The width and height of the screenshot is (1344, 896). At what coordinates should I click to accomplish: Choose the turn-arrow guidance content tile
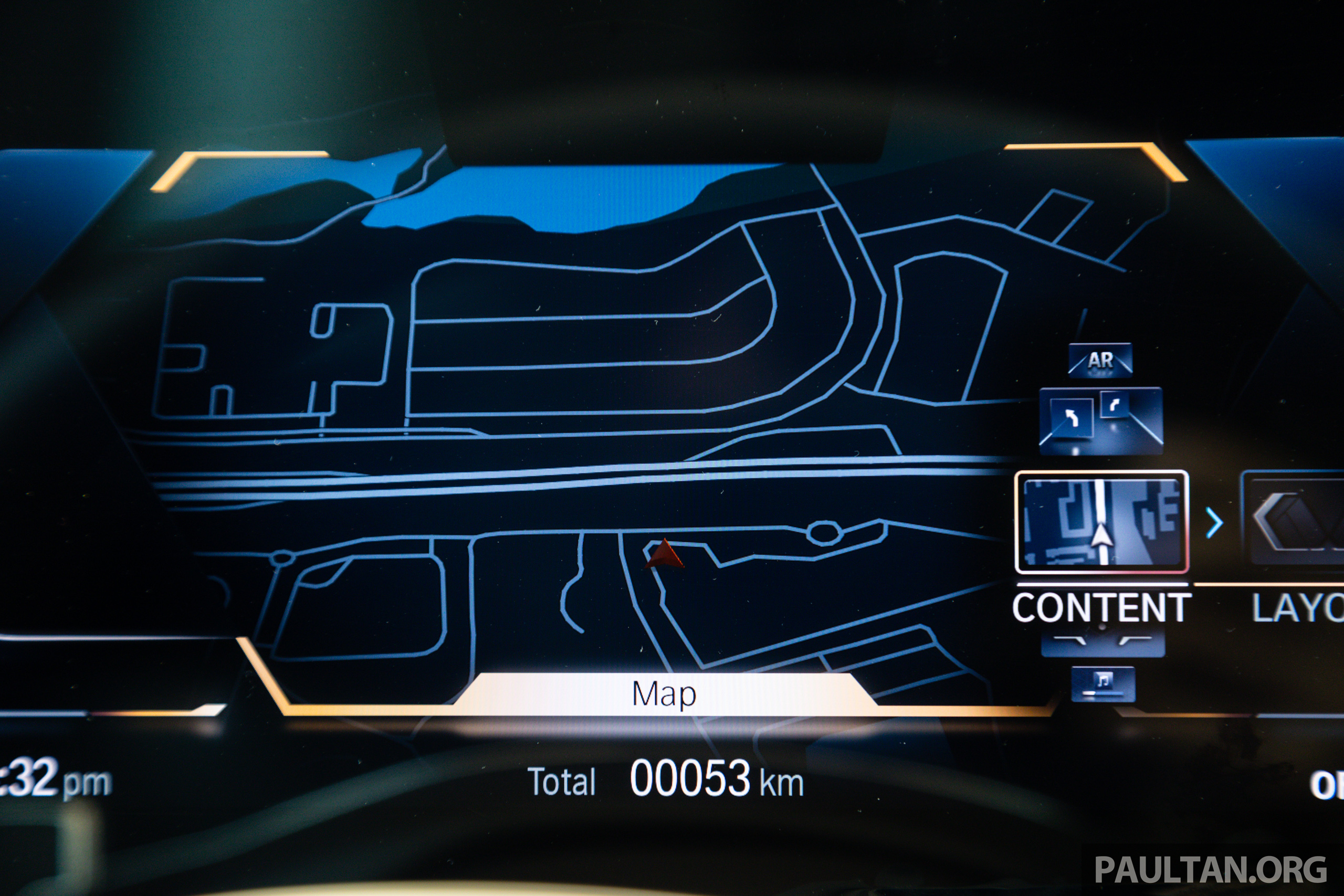[x=1100, y=420]
